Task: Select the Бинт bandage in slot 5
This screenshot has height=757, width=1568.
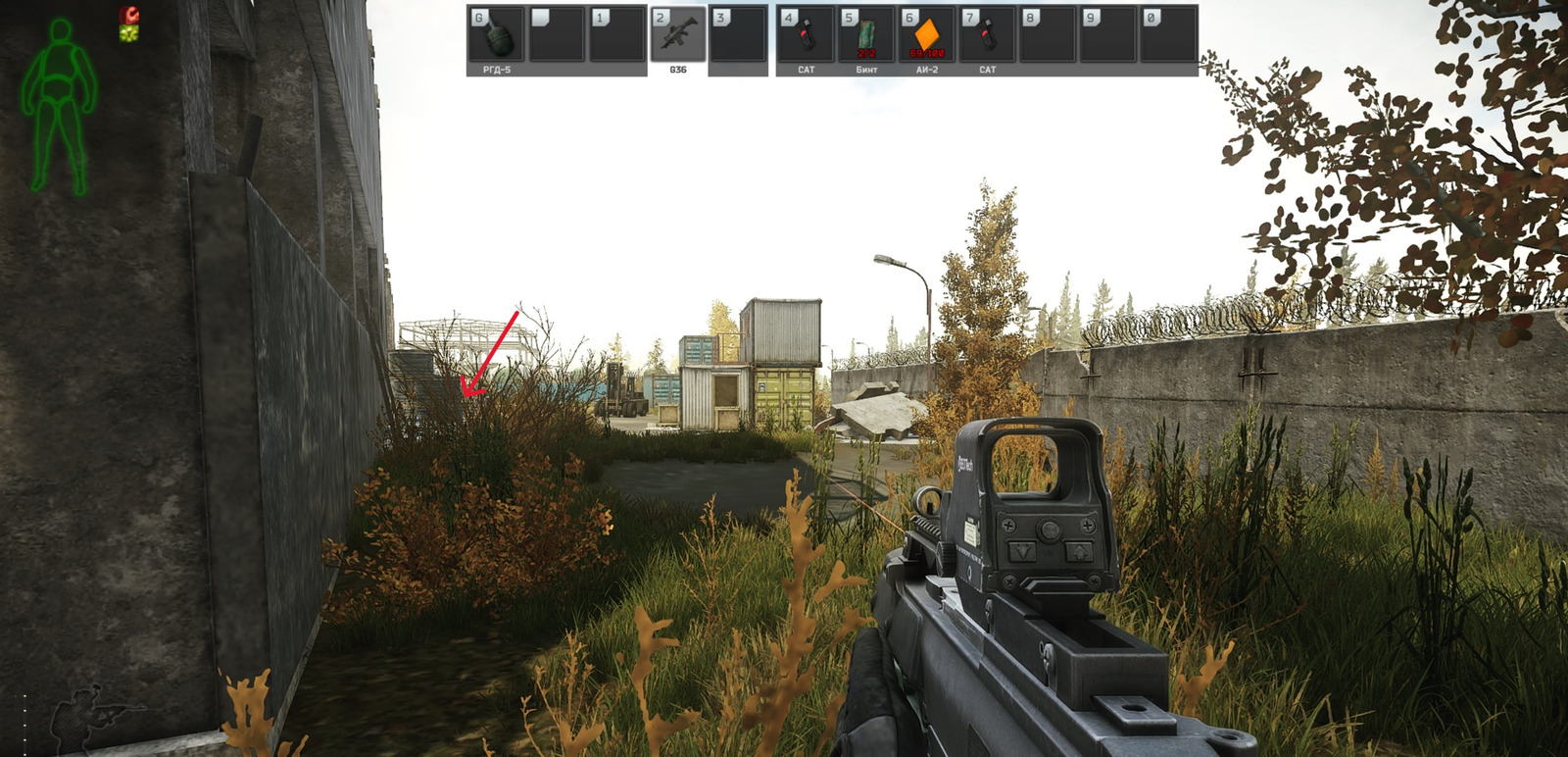Action: tap(868, 34)
